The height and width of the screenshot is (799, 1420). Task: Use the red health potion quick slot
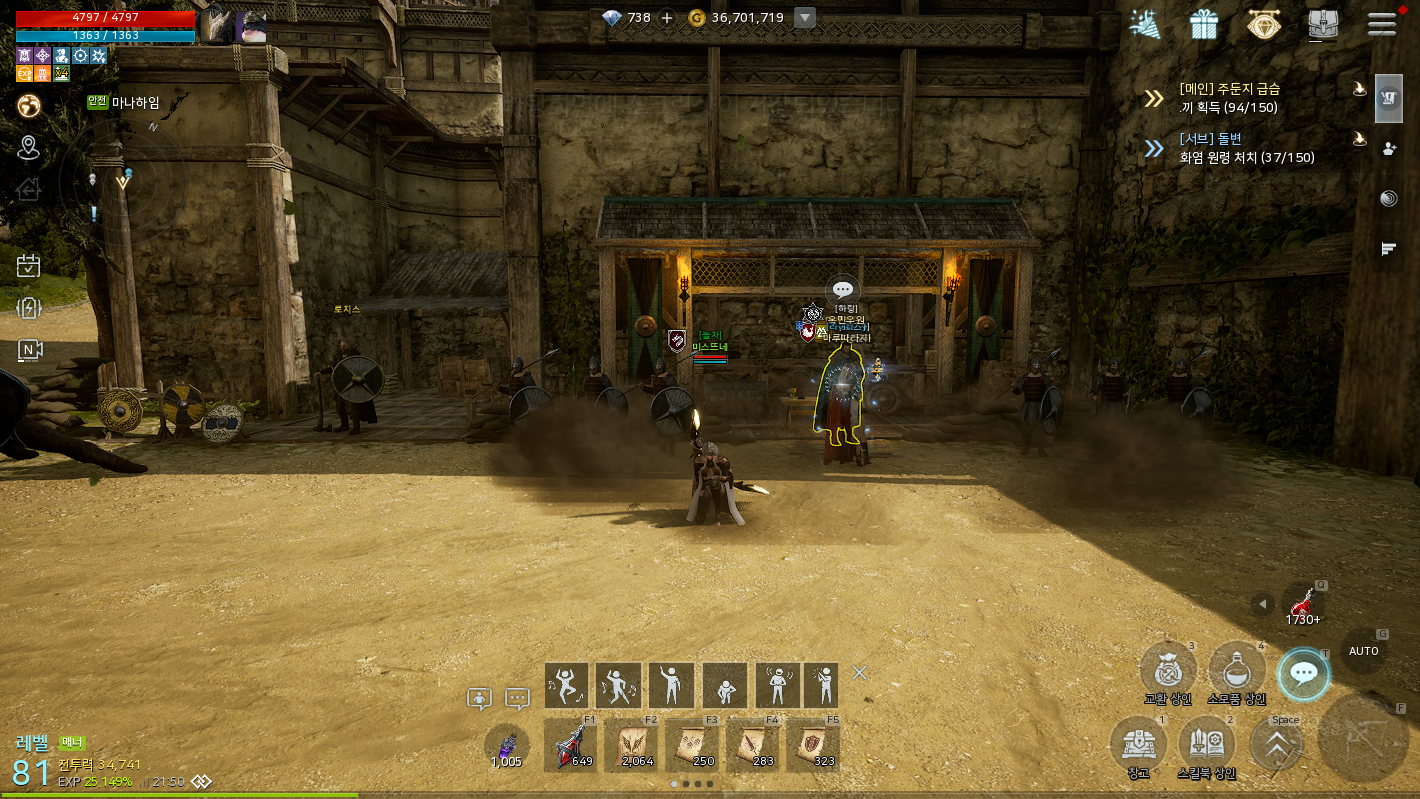pos(1302,604)
